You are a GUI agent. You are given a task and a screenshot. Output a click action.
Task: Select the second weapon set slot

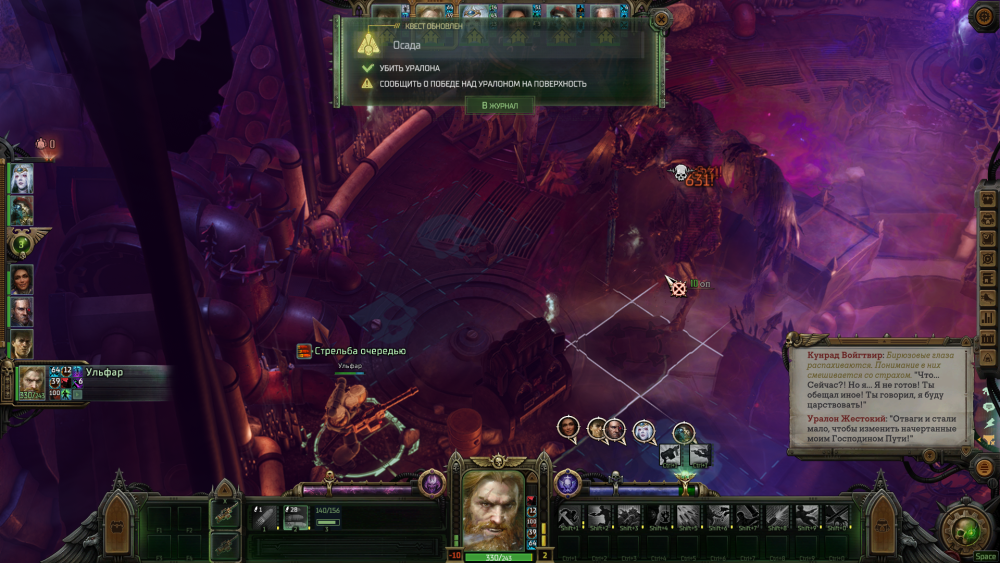coord(225,546)
